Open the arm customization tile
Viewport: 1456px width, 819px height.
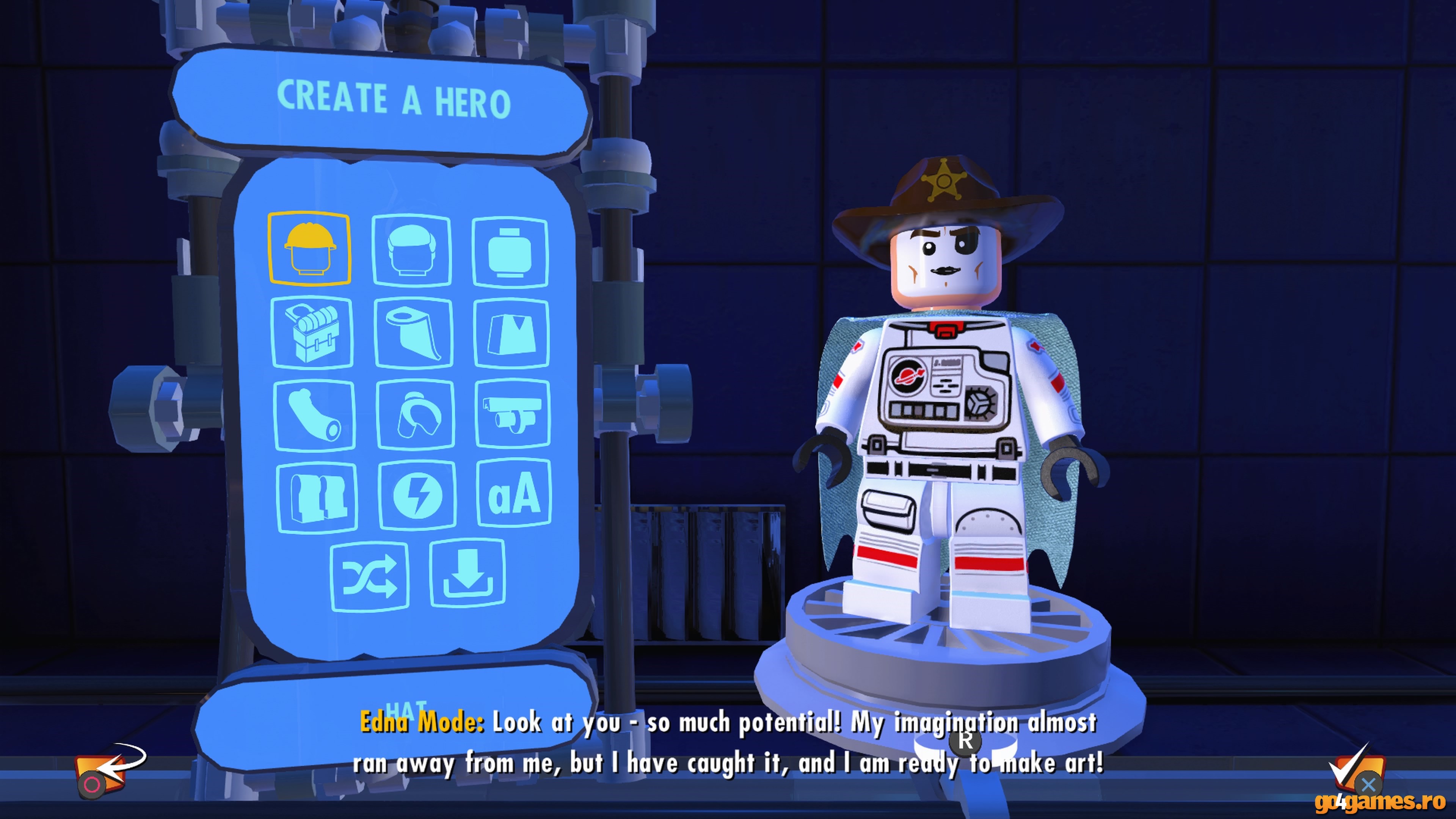314,416
